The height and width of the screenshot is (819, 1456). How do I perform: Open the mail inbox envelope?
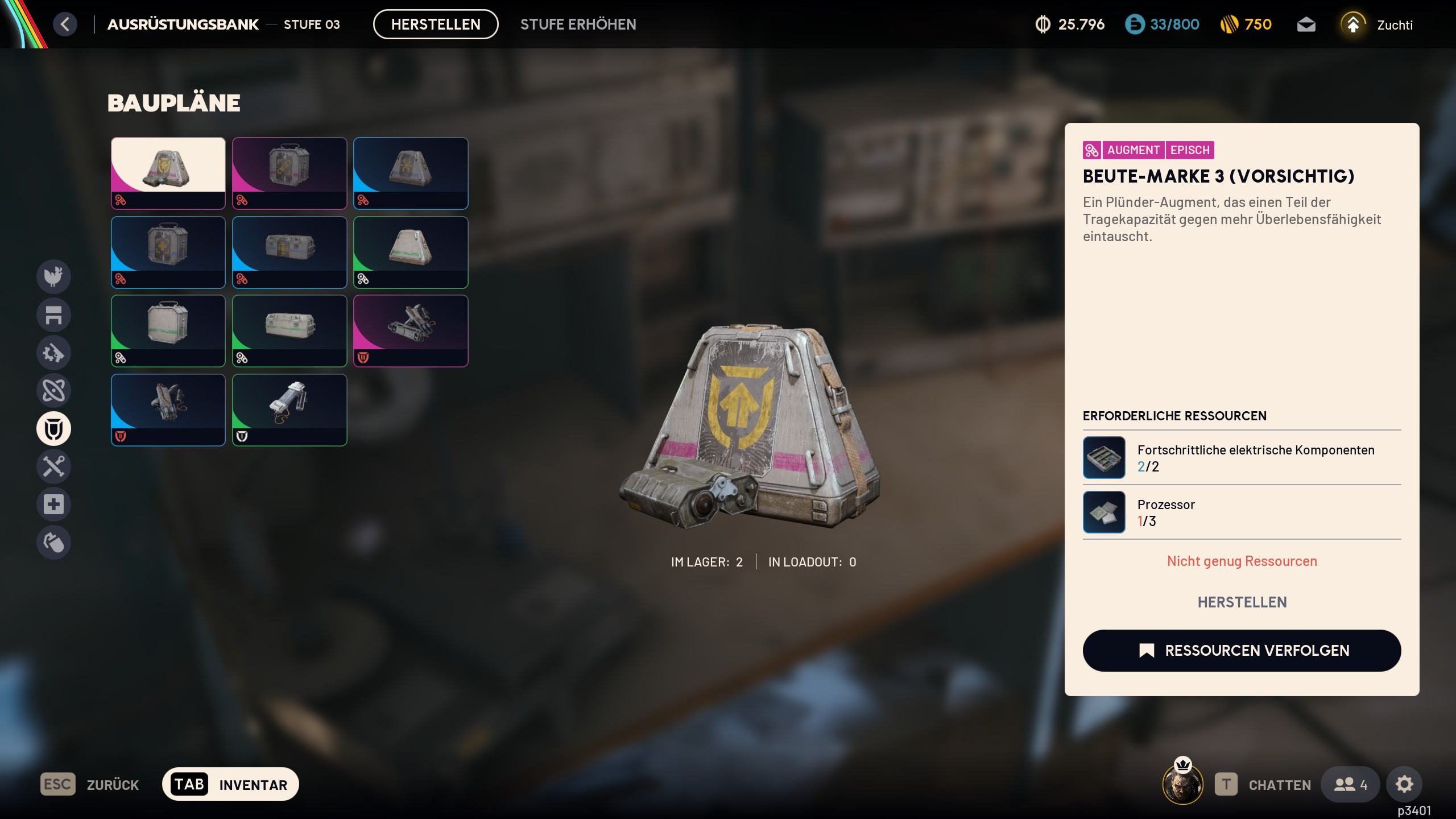(x=1306, y=25)
